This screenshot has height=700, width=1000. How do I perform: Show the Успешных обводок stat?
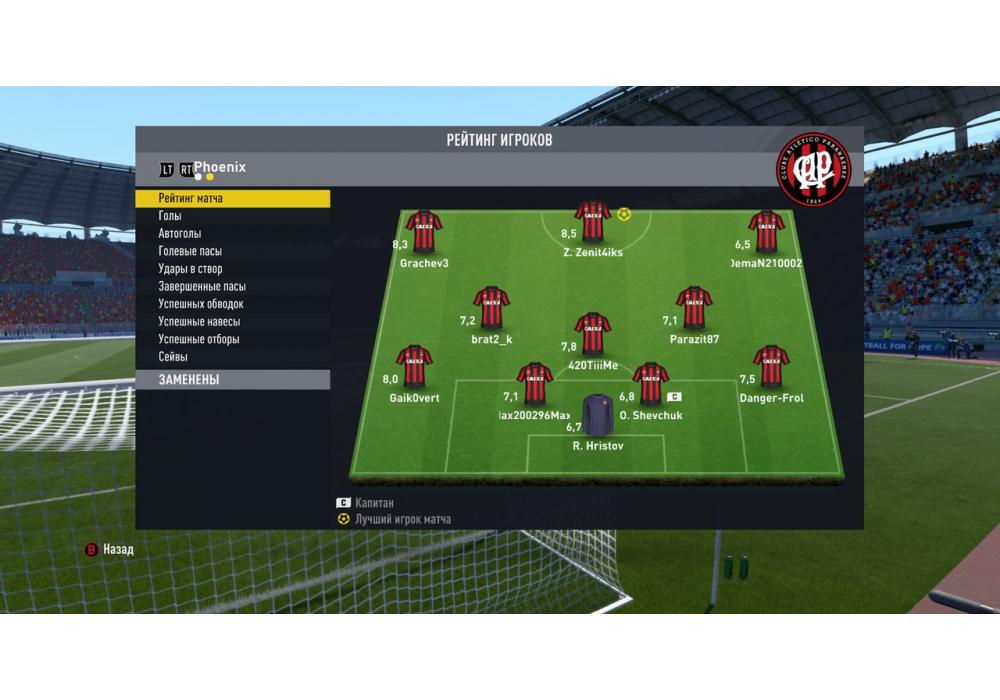pyautogui.click(x=201, y=304)
